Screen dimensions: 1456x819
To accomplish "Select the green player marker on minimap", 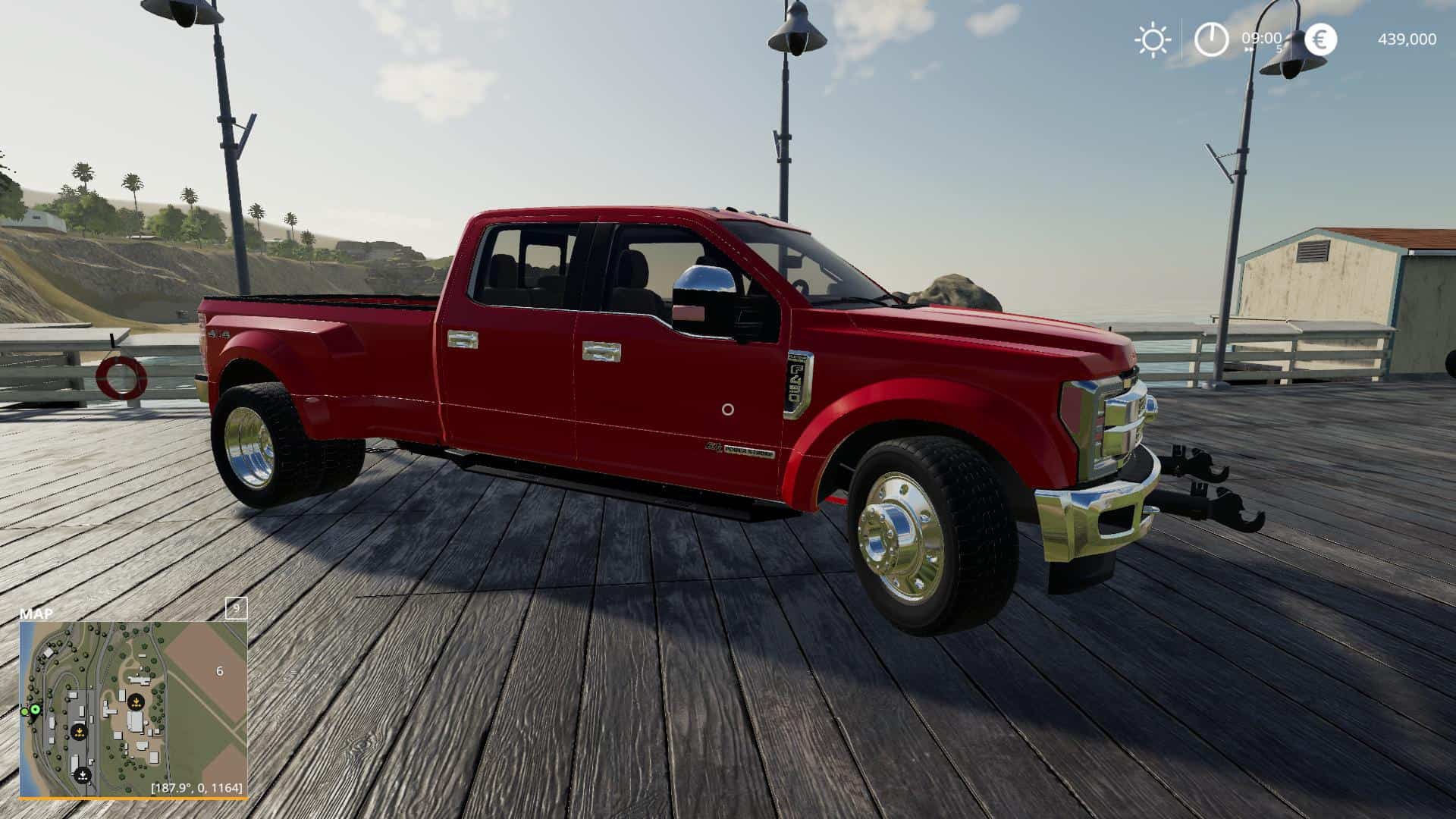I will (x=34, y=710).
